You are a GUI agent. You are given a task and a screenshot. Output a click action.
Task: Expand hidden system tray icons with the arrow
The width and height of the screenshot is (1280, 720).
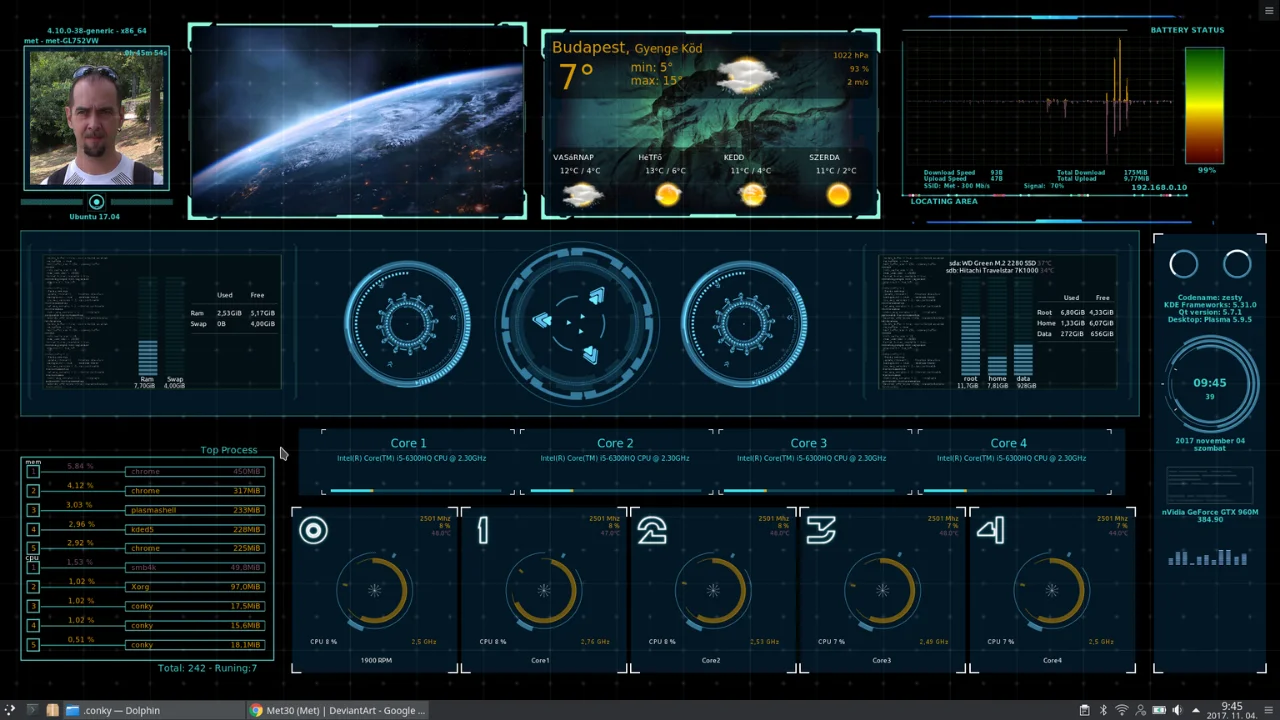(1196, 710)
